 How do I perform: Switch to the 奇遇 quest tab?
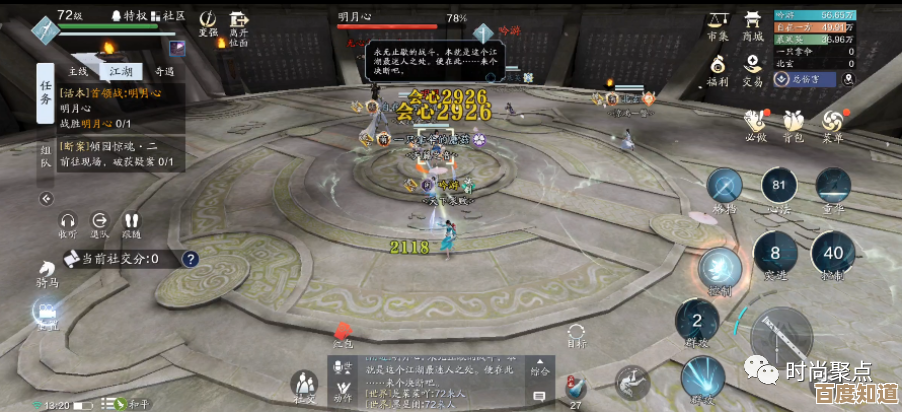164,72
